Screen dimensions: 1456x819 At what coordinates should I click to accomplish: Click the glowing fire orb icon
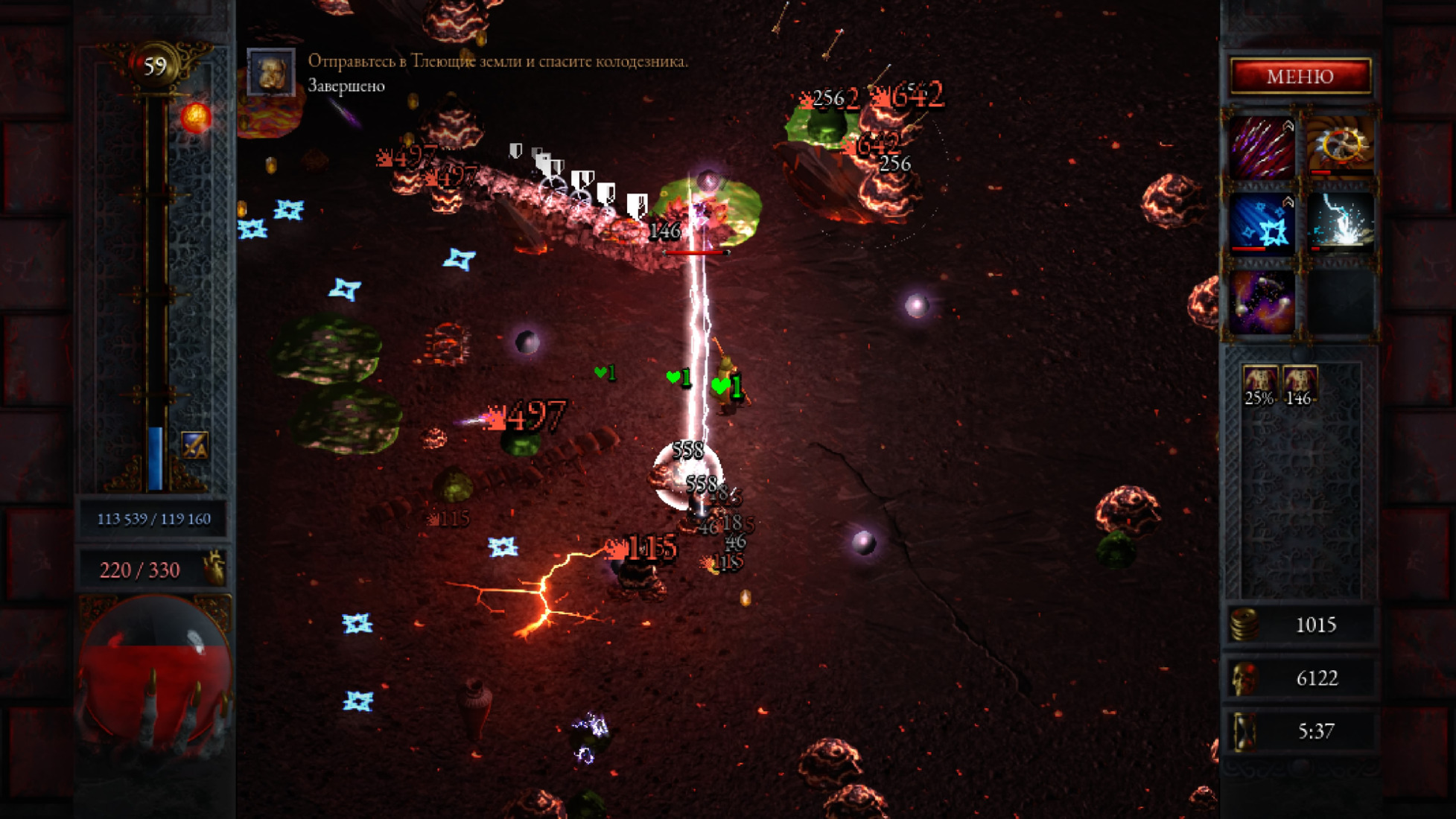[196, 118]
